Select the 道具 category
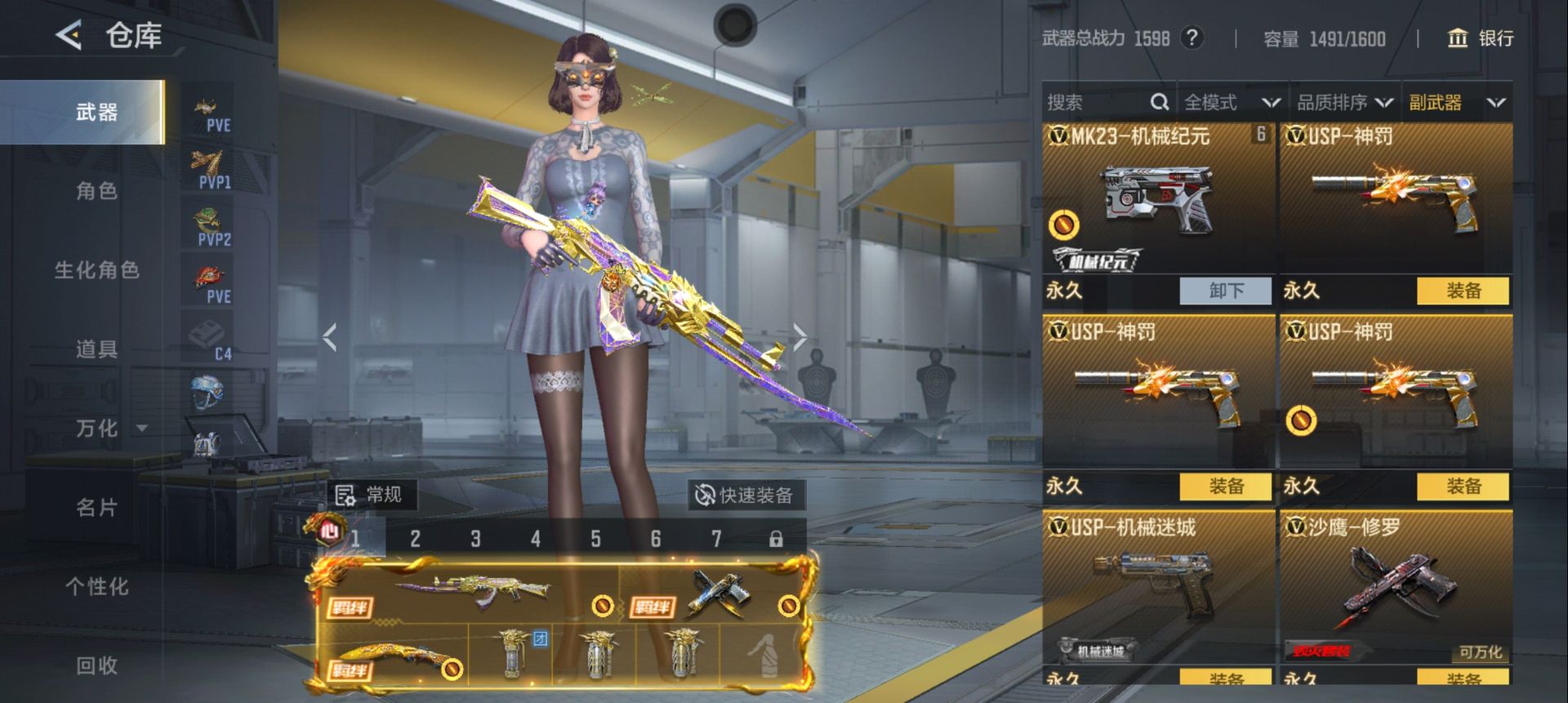 pos(96,349)
